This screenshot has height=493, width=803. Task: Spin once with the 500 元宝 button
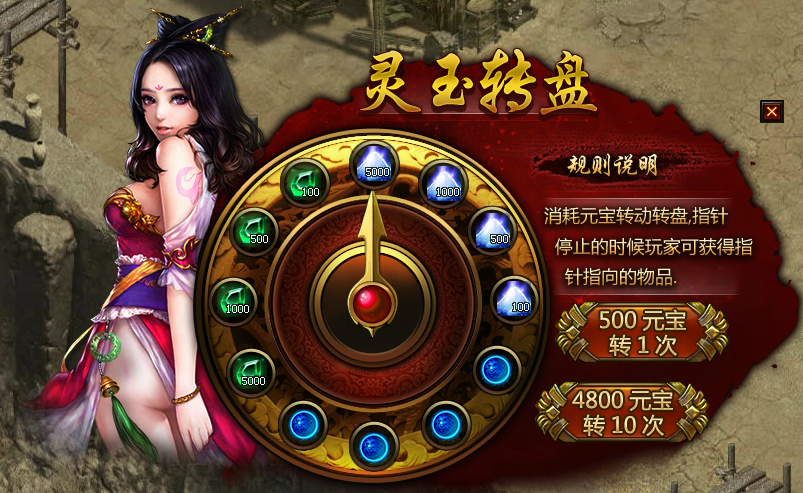(x=642, y=333)
